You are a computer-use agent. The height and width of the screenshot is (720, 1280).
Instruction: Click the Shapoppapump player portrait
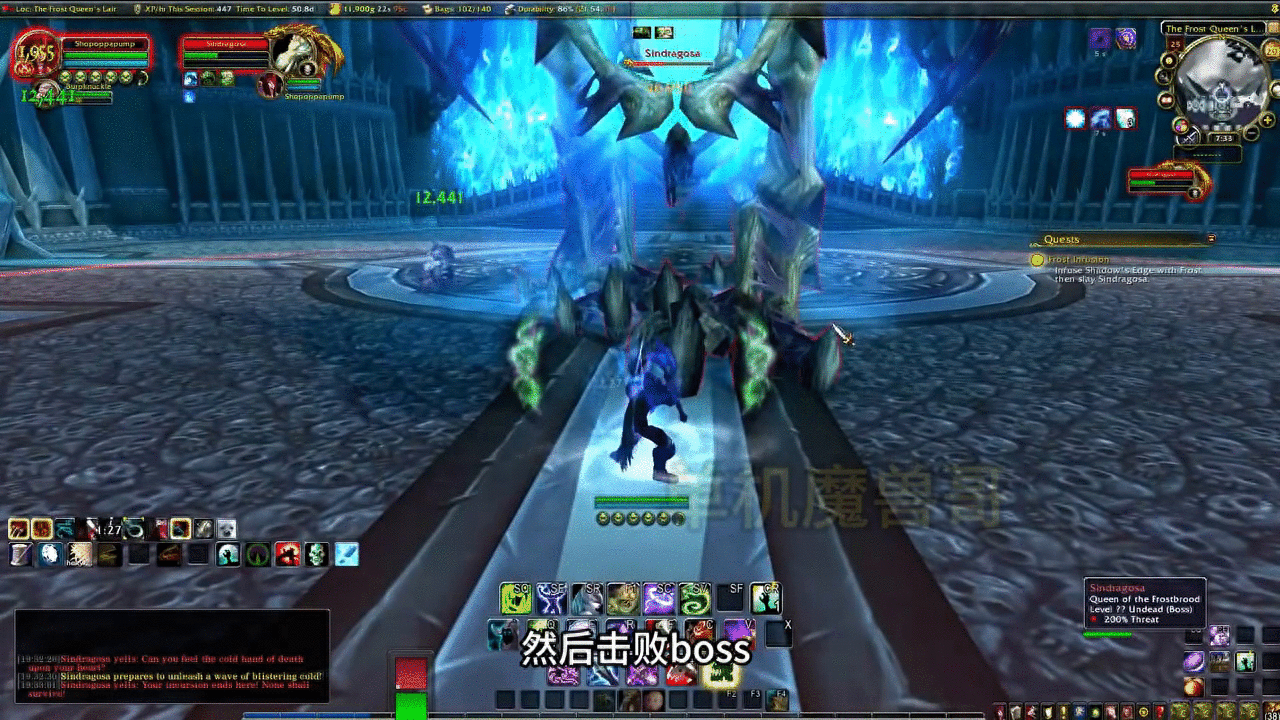(34, 56)
